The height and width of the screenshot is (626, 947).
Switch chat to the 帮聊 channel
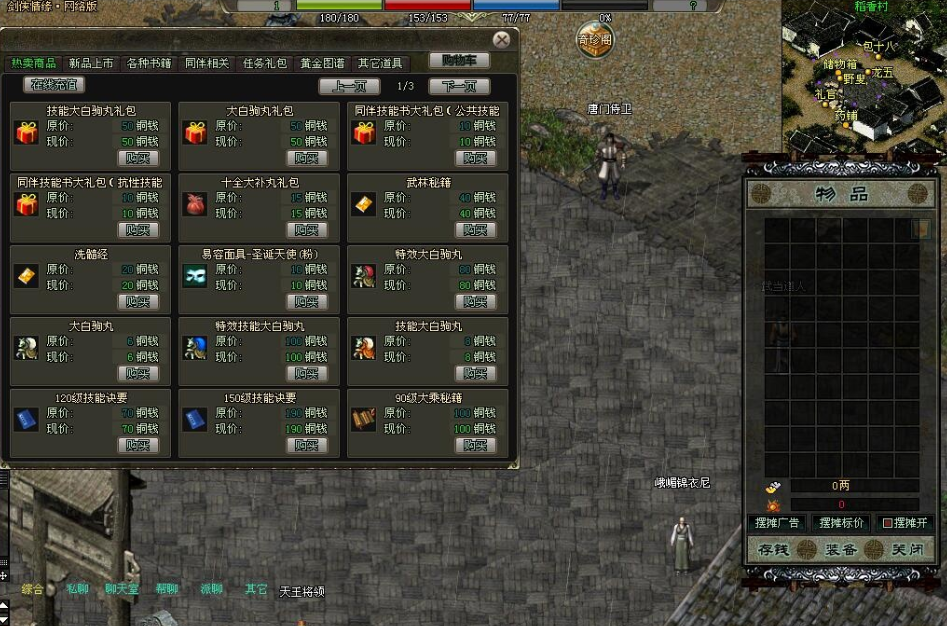tap(166, 589)
